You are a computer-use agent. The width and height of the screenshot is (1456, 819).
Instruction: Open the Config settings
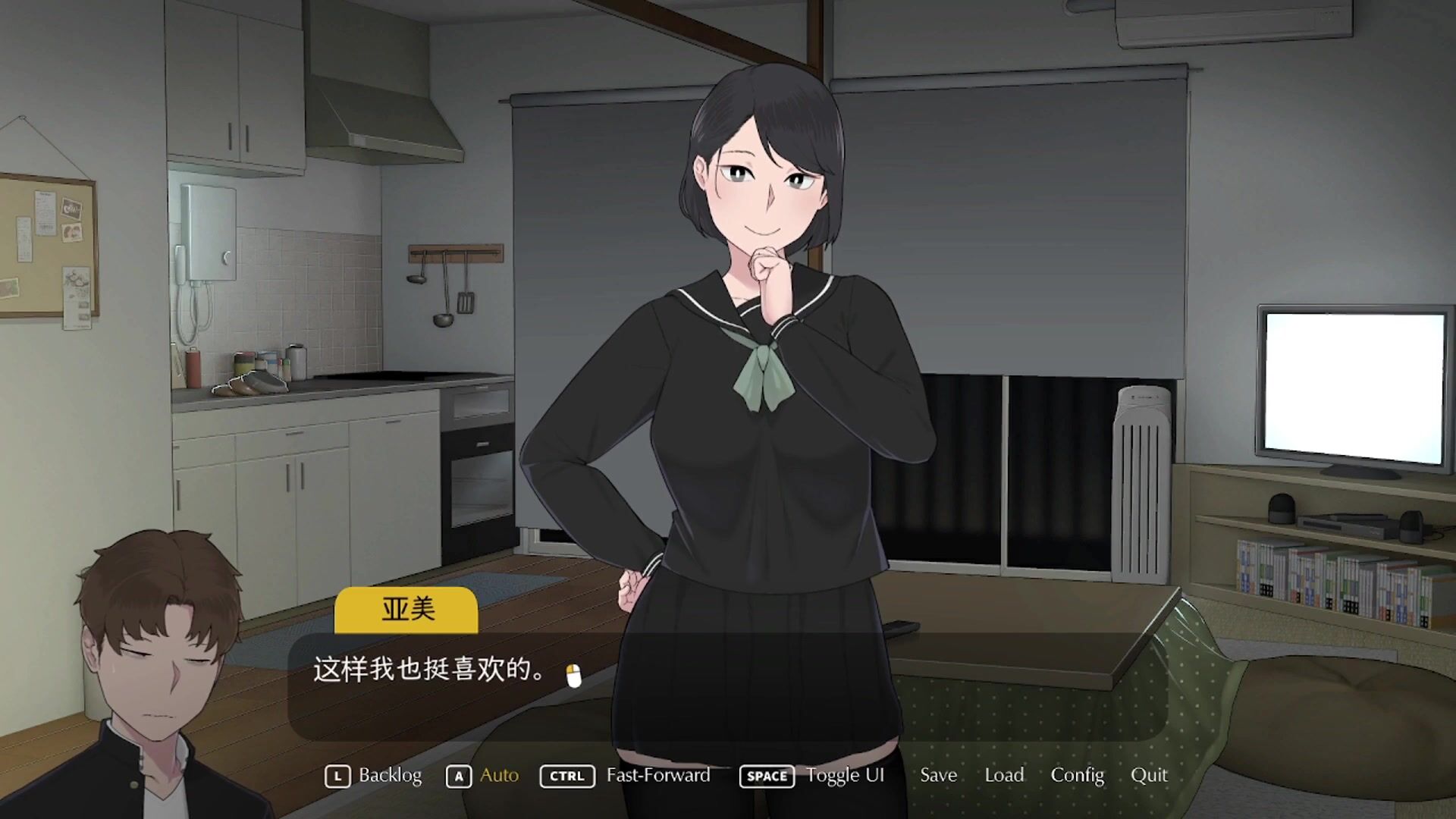[x=1077, y=775]
